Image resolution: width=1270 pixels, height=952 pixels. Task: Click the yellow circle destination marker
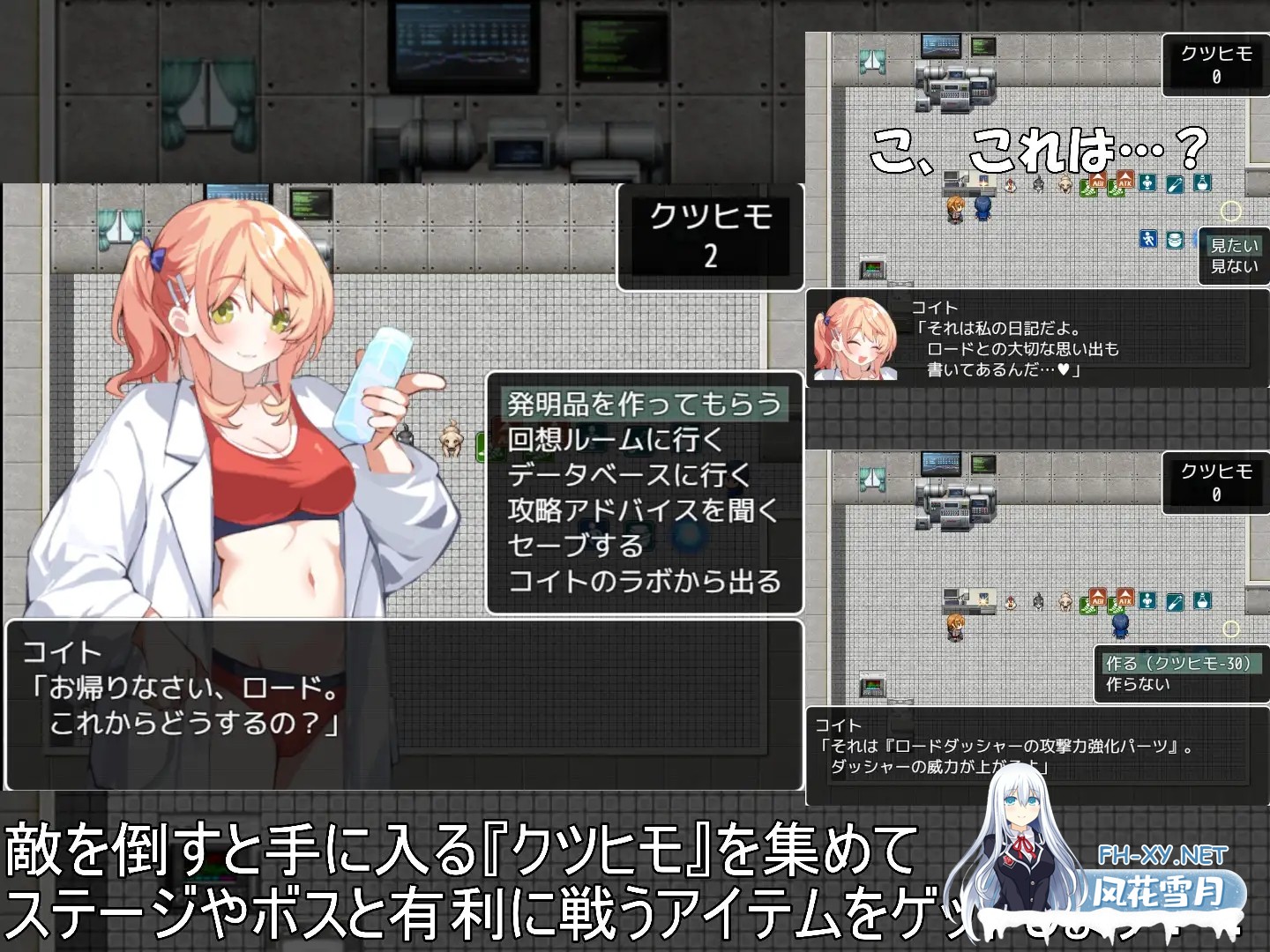(1231, 212)
